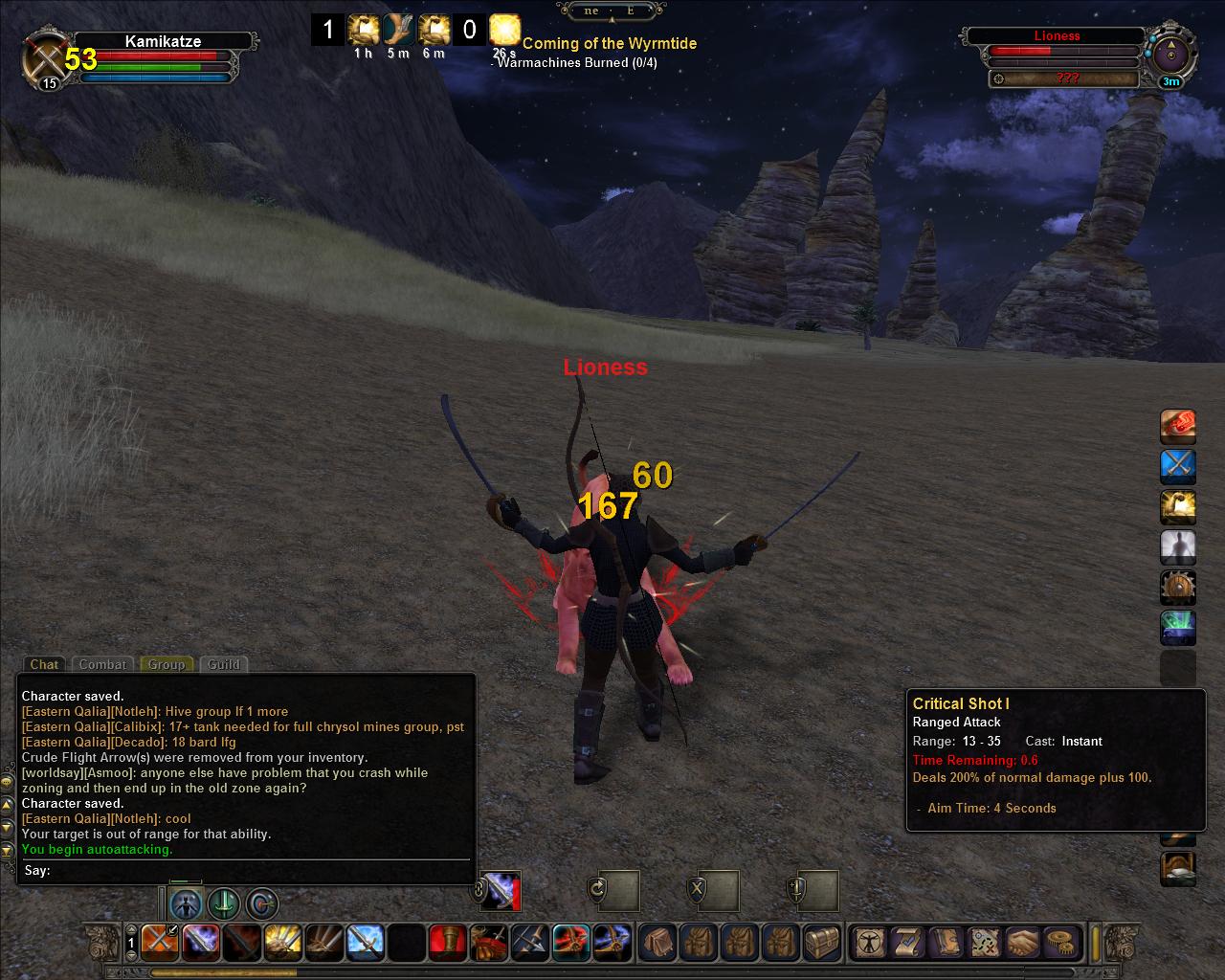Click the blue crossed swords side icon
This screenshot has height=980, width=1225.
click(x=1178, y=466)
